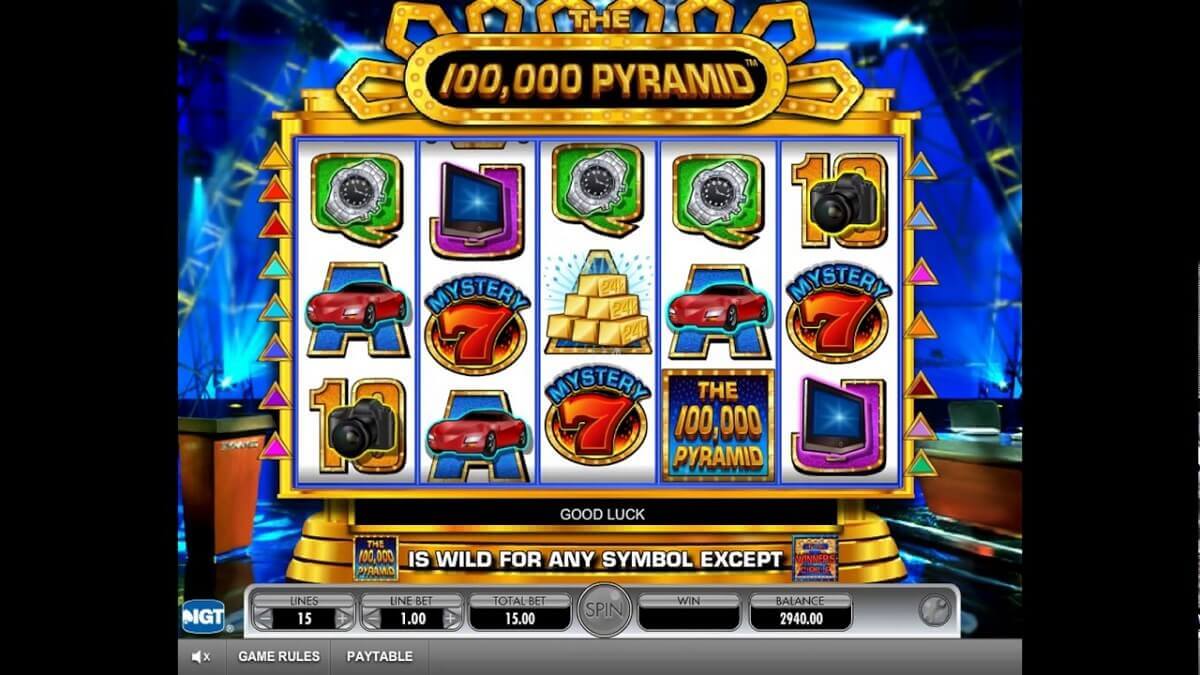Increase the number of lines
The height and width of the screenshot is (675, 1200).
[344, 619]
